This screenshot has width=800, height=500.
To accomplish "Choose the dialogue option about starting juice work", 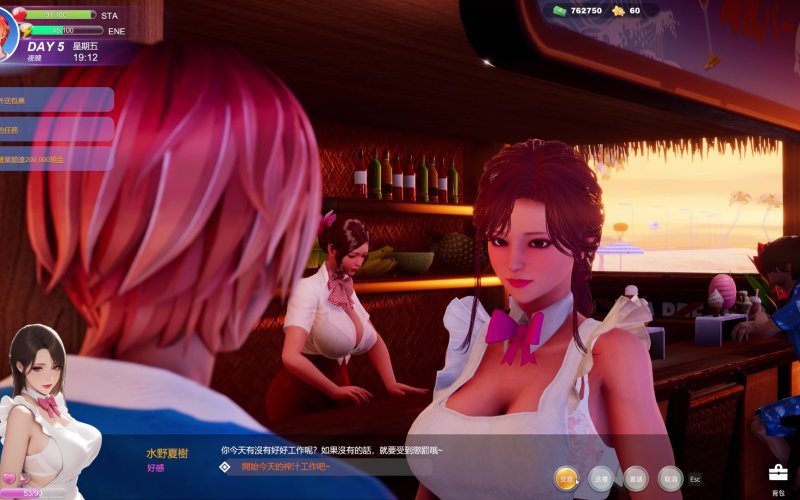I will coord(280,467).
